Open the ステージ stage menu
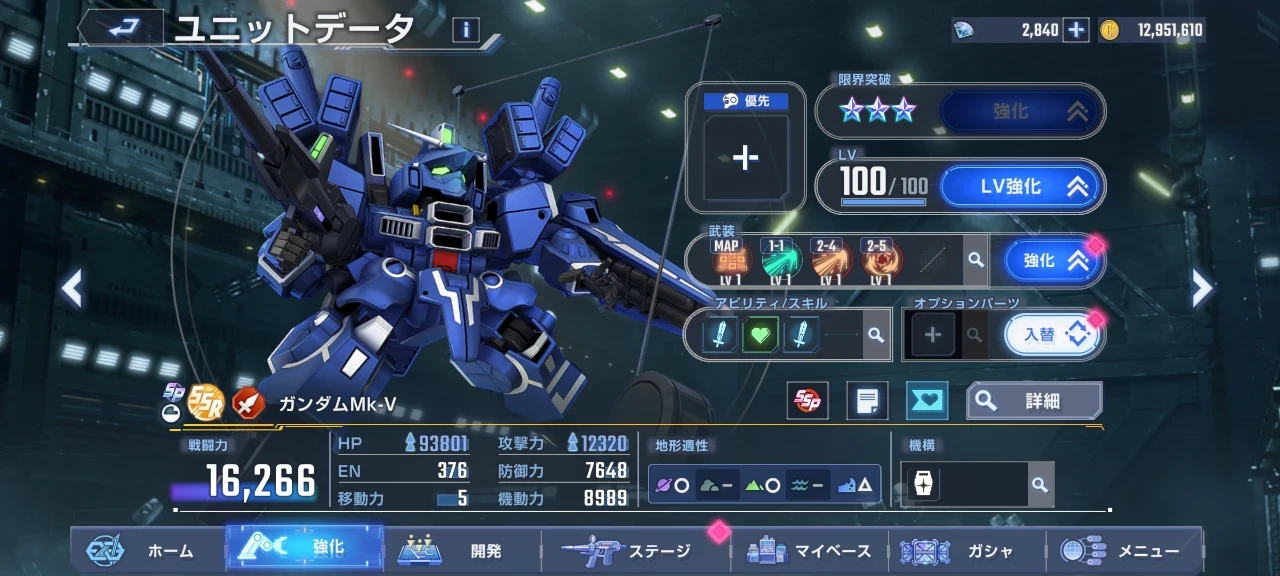Image resolution: width=1280 pixels, height=576 pixels. pyautogui.click(x=630, y=551)
